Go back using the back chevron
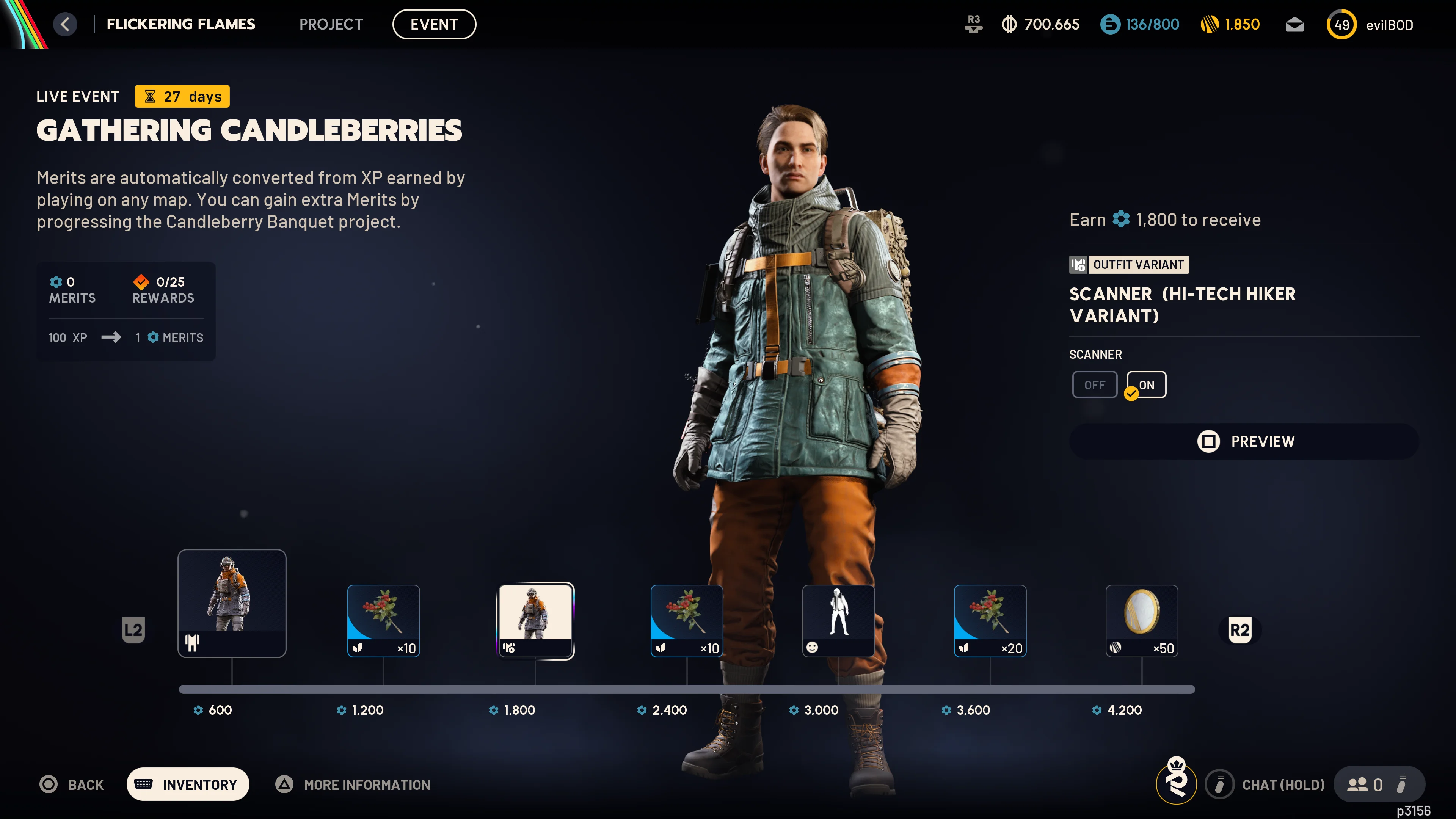Image resolution: width=1456 pixels, height=819 pixels. tap(65, 24)
